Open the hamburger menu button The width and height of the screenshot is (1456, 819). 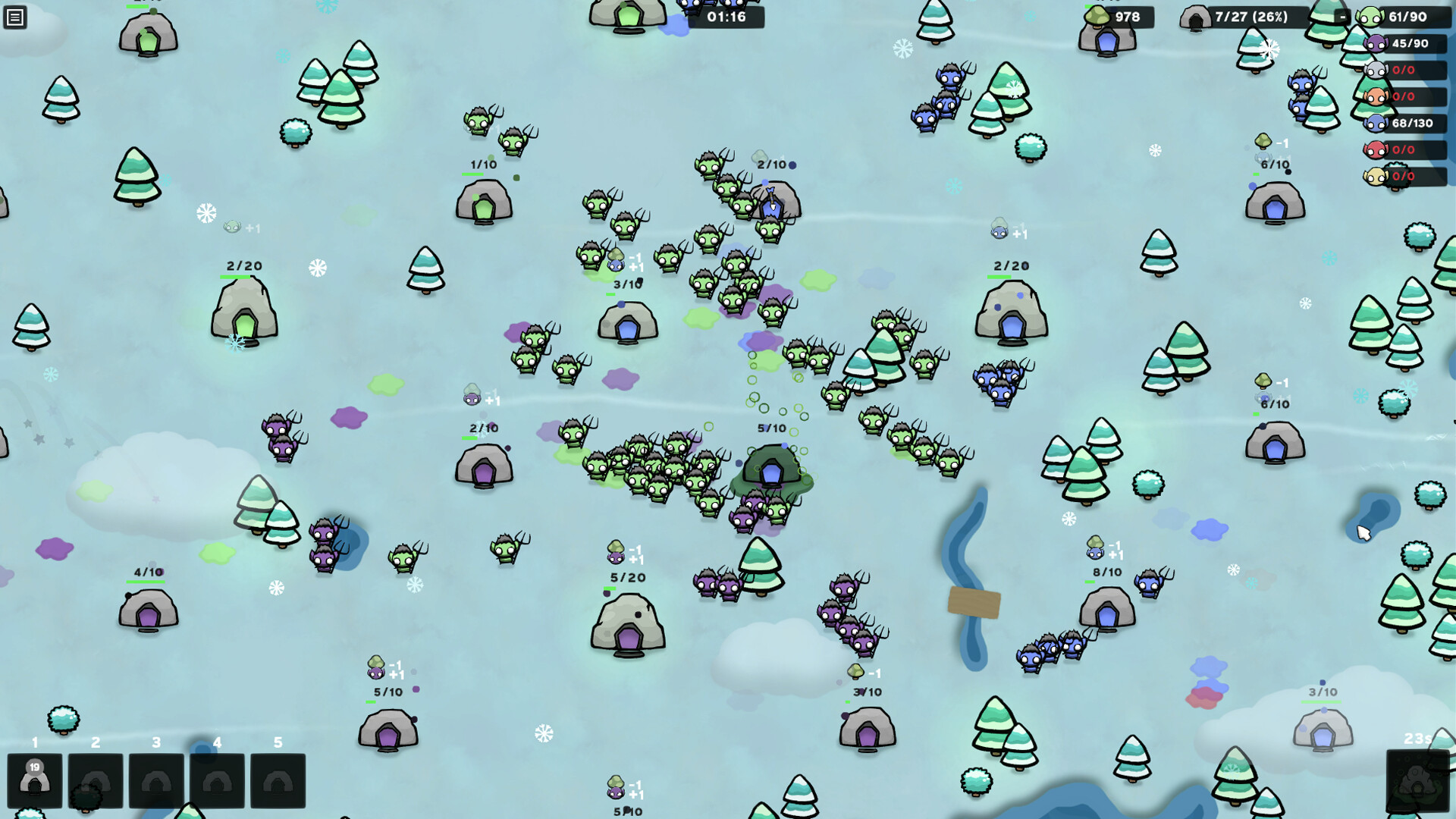tap(15, 17)
